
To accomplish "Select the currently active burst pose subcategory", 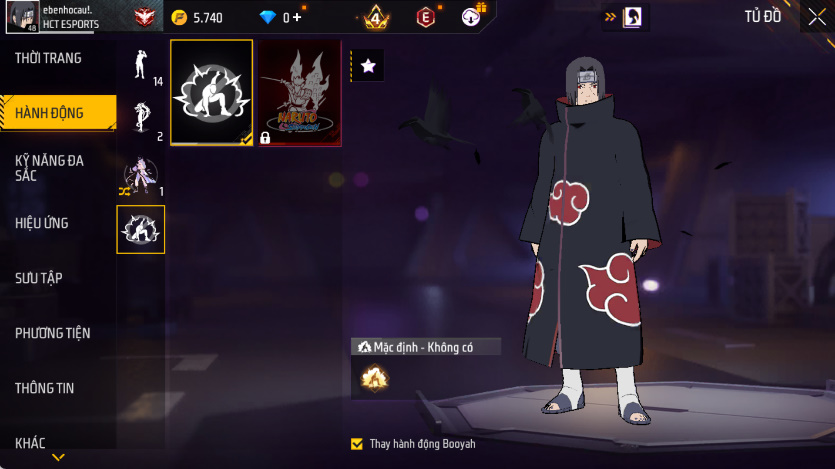I will pyautogui.click(x=141, y=230).
